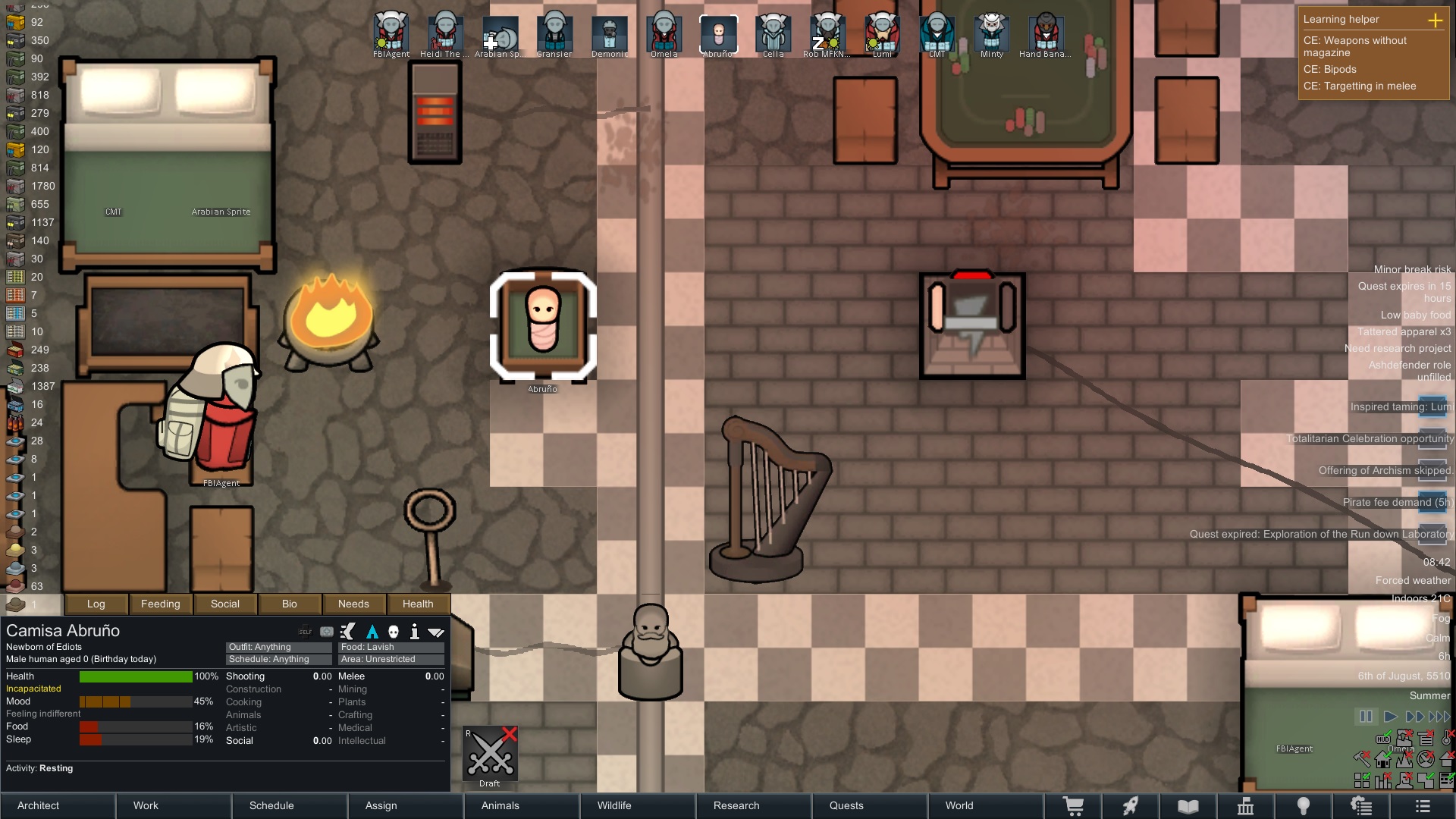The height and width of the screenshot is (819, 1456).
Task: Click the Draft command button
Action: (490, 755)
